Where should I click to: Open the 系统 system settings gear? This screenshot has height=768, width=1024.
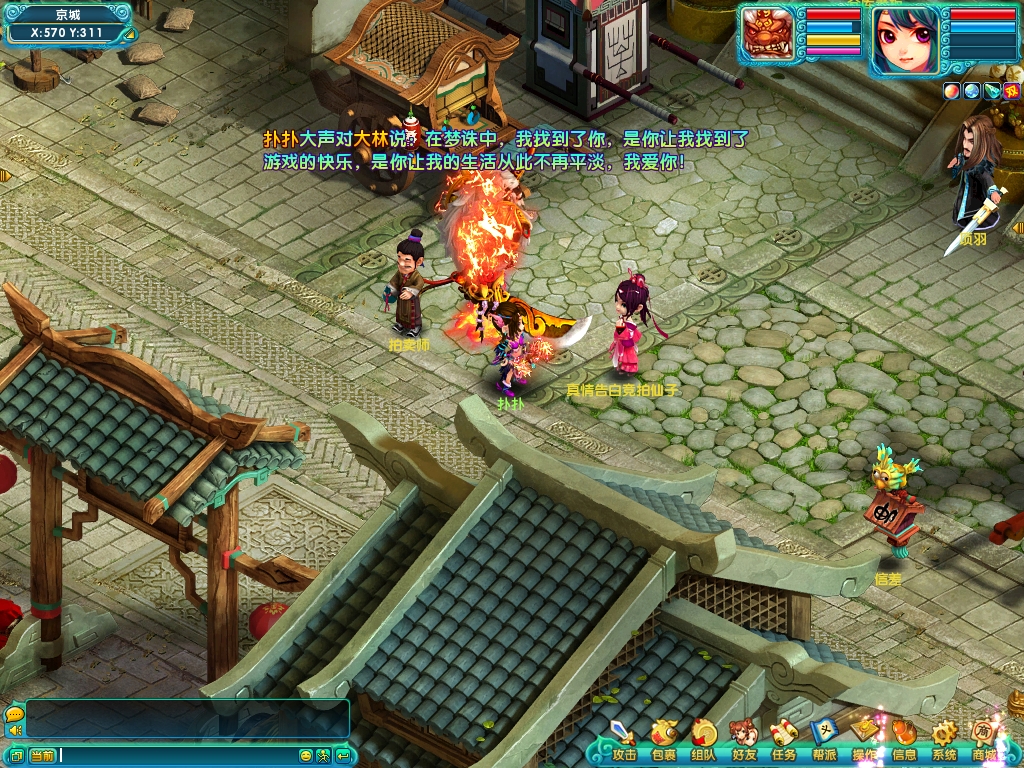[944, 740]
